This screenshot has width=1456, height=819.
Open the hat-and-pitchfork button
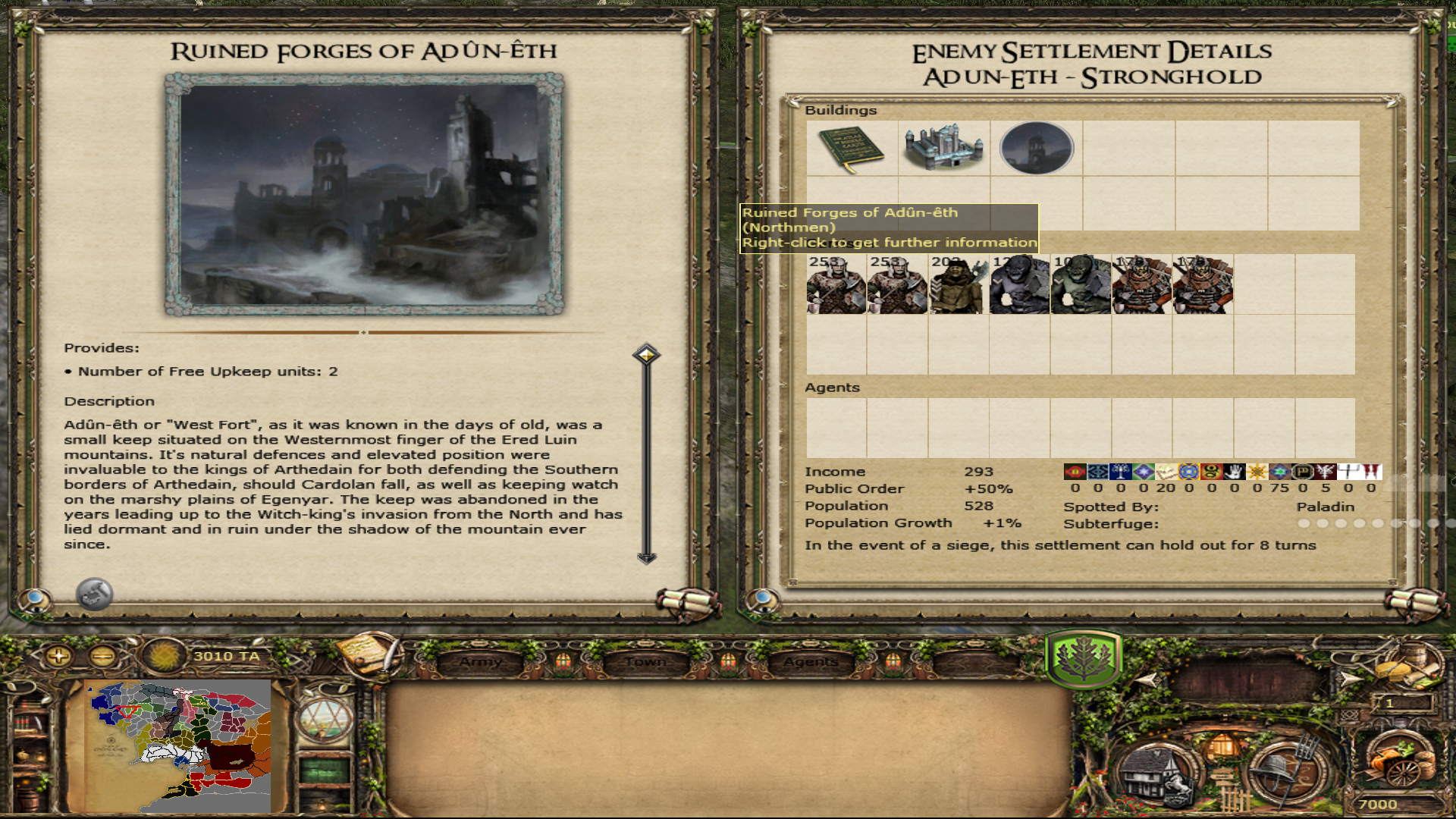click(1288, 773)
